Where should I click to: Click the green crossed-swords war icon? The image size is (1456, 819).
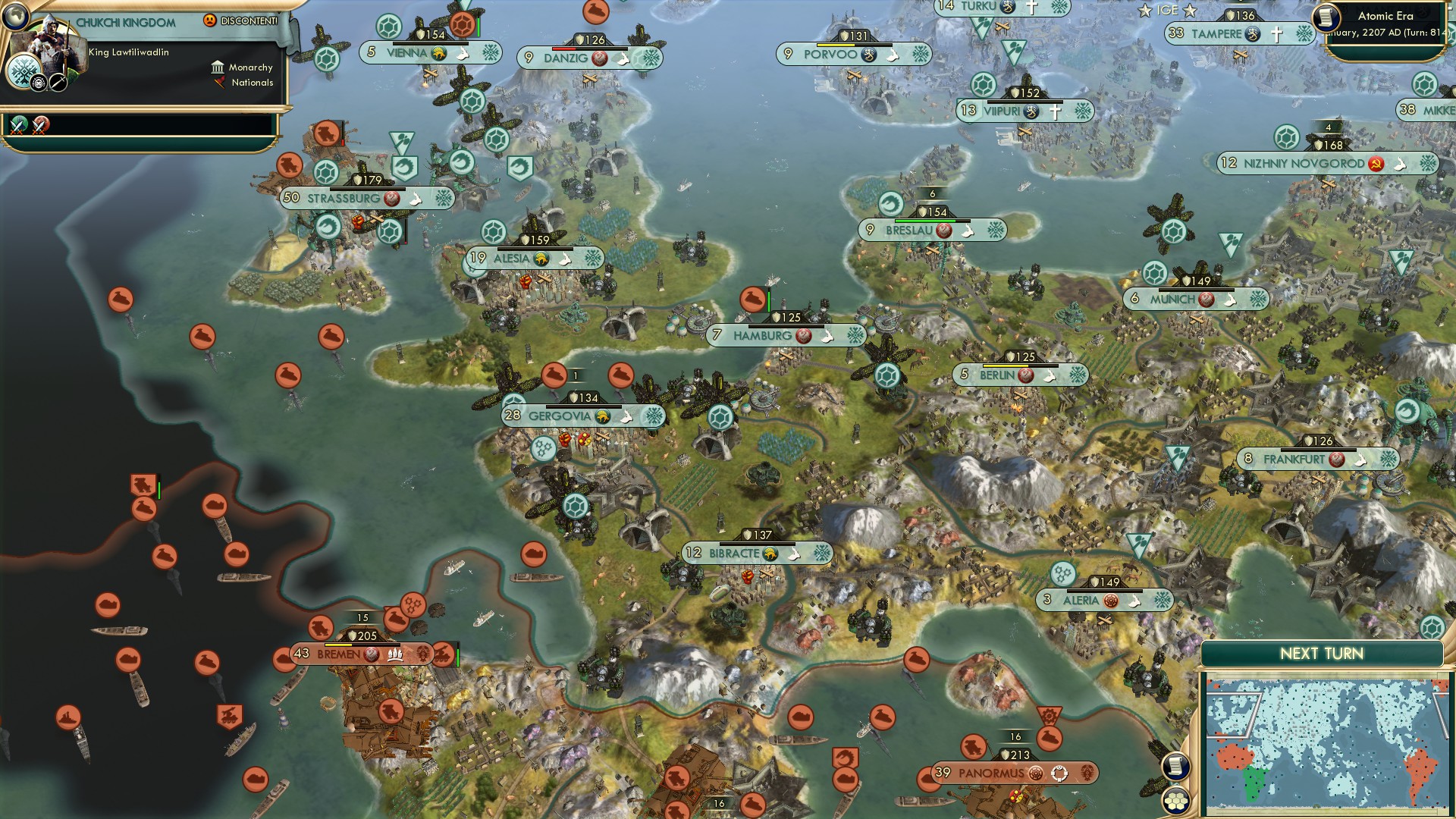(19, 124)
